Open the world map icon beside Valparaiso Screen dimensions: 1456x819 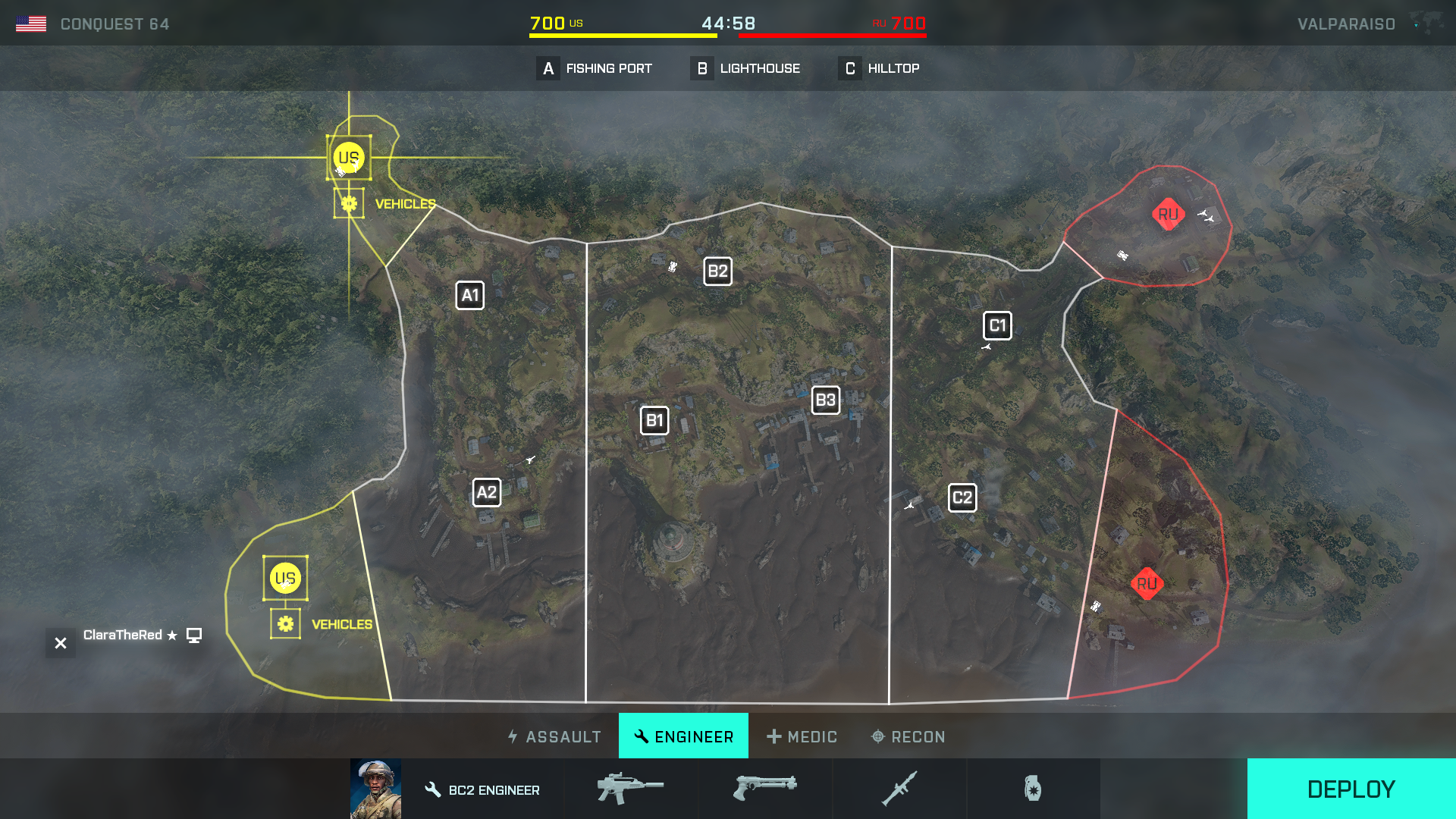click(1426, 24)
